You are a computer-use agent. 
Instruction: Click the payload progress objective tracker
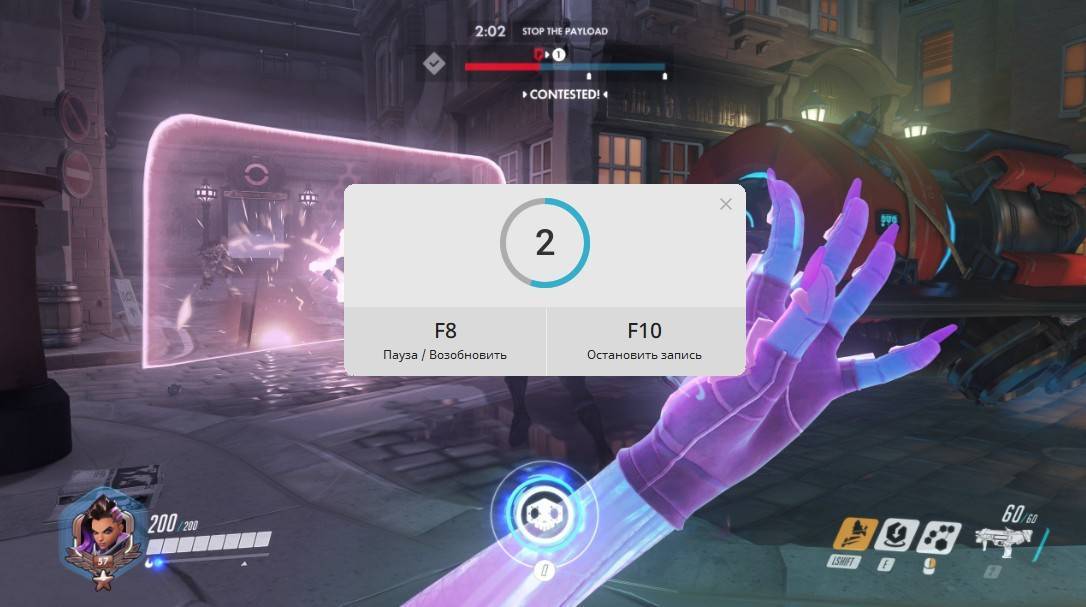[x=565, y=66]
